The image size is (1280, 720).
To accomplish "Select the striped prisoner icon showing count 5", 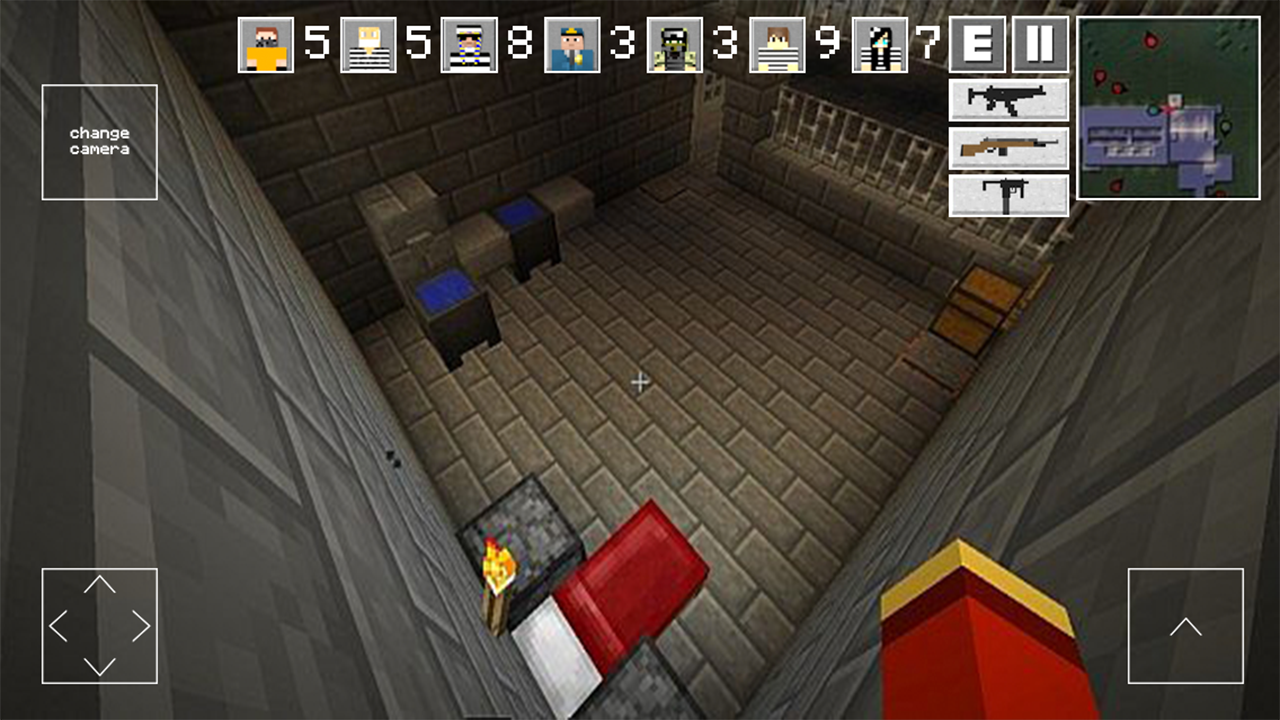I will 366,45.
